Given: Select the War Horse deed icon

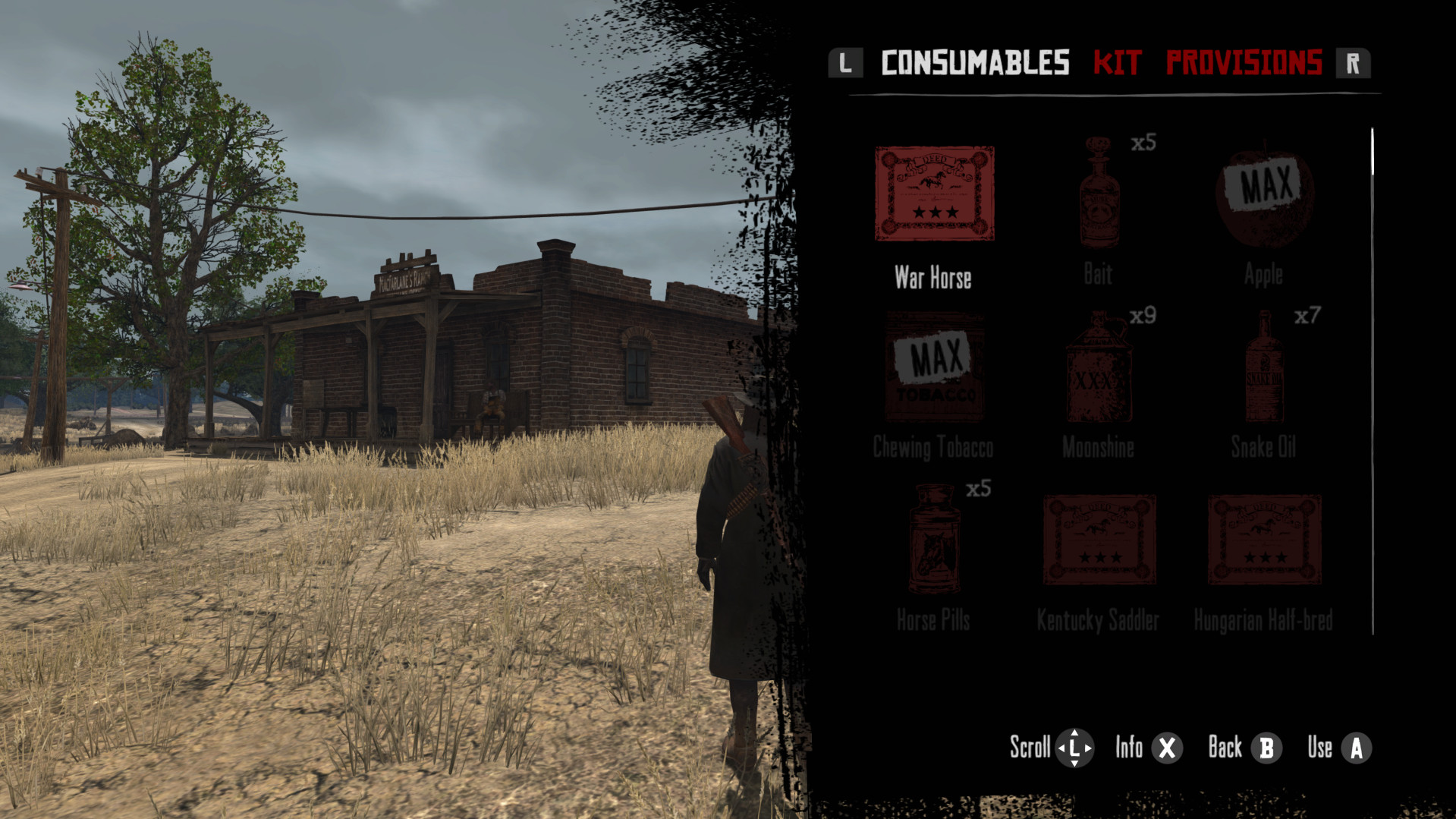Looking at the screenshot, I should (x=935, y=194).
